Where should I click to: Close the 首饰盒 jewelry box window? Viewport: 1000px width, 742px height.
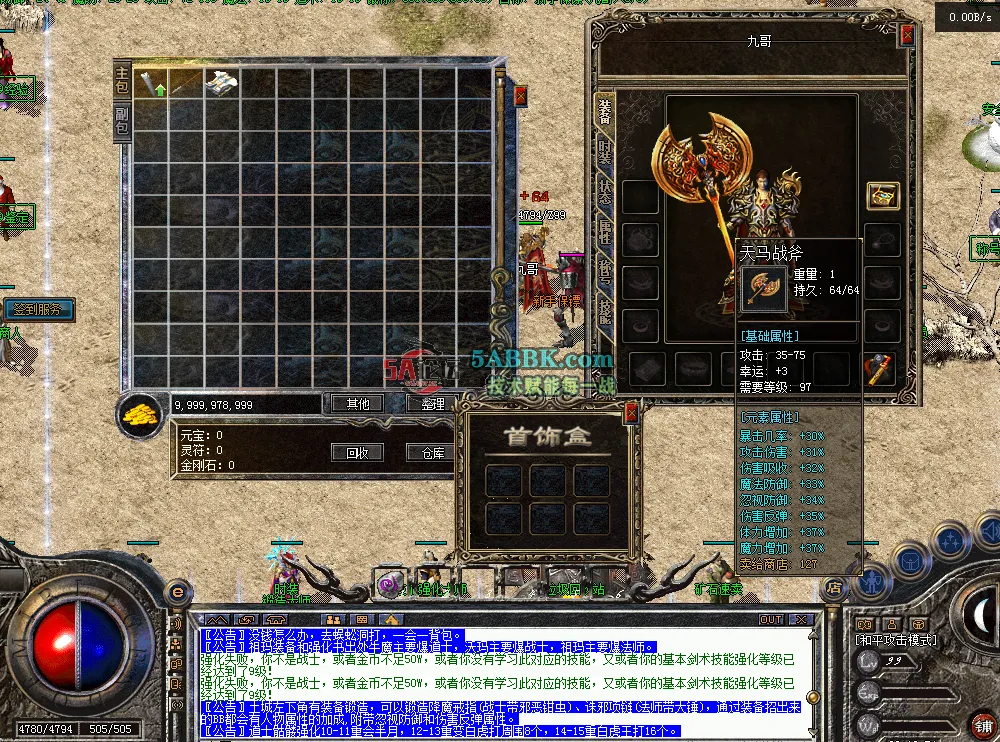coord(631,411)
